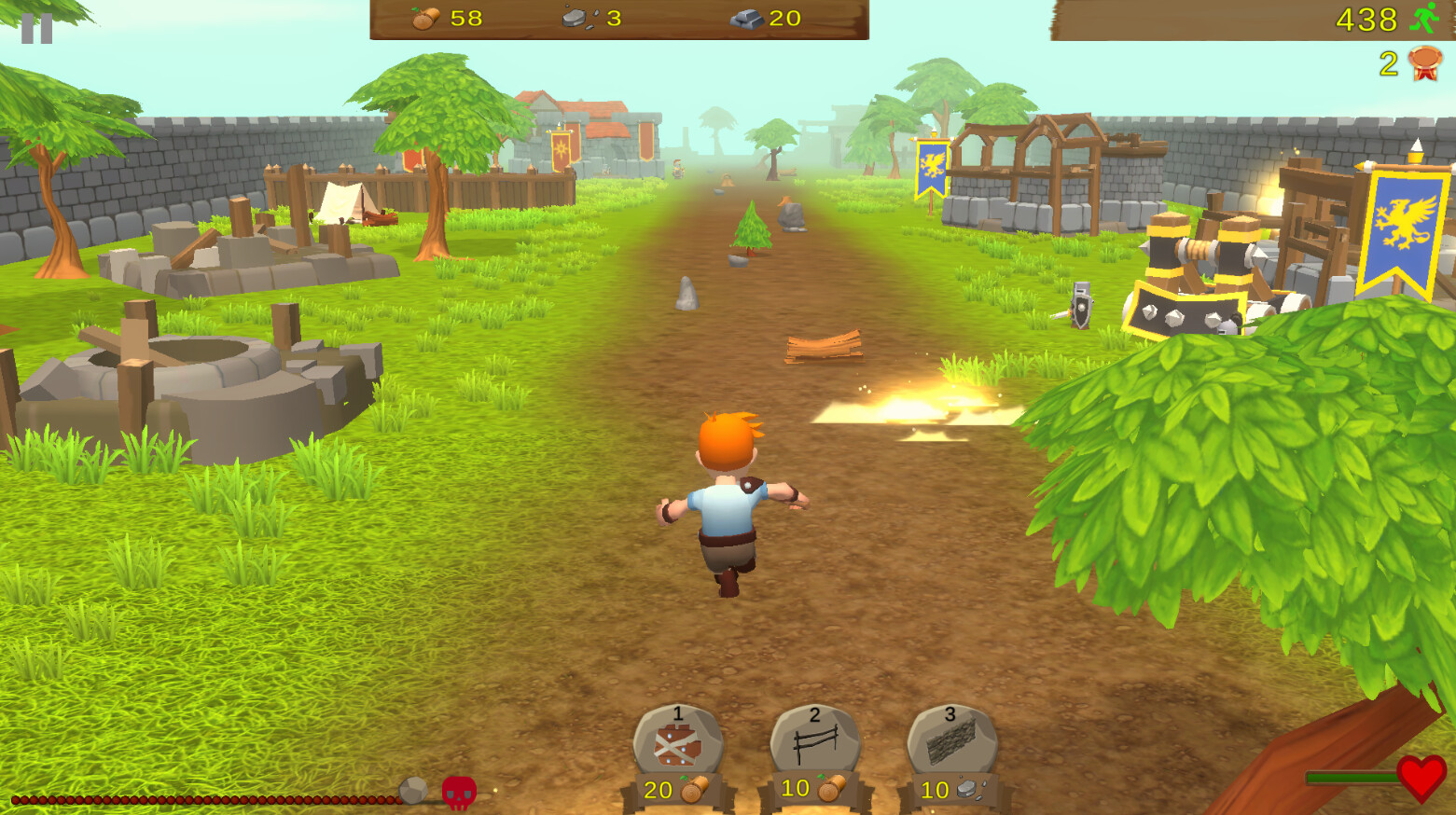The image size is (1456, 815).
Task: Click the boulder marker on the enemy progress bar
Action: pos(410,789)
